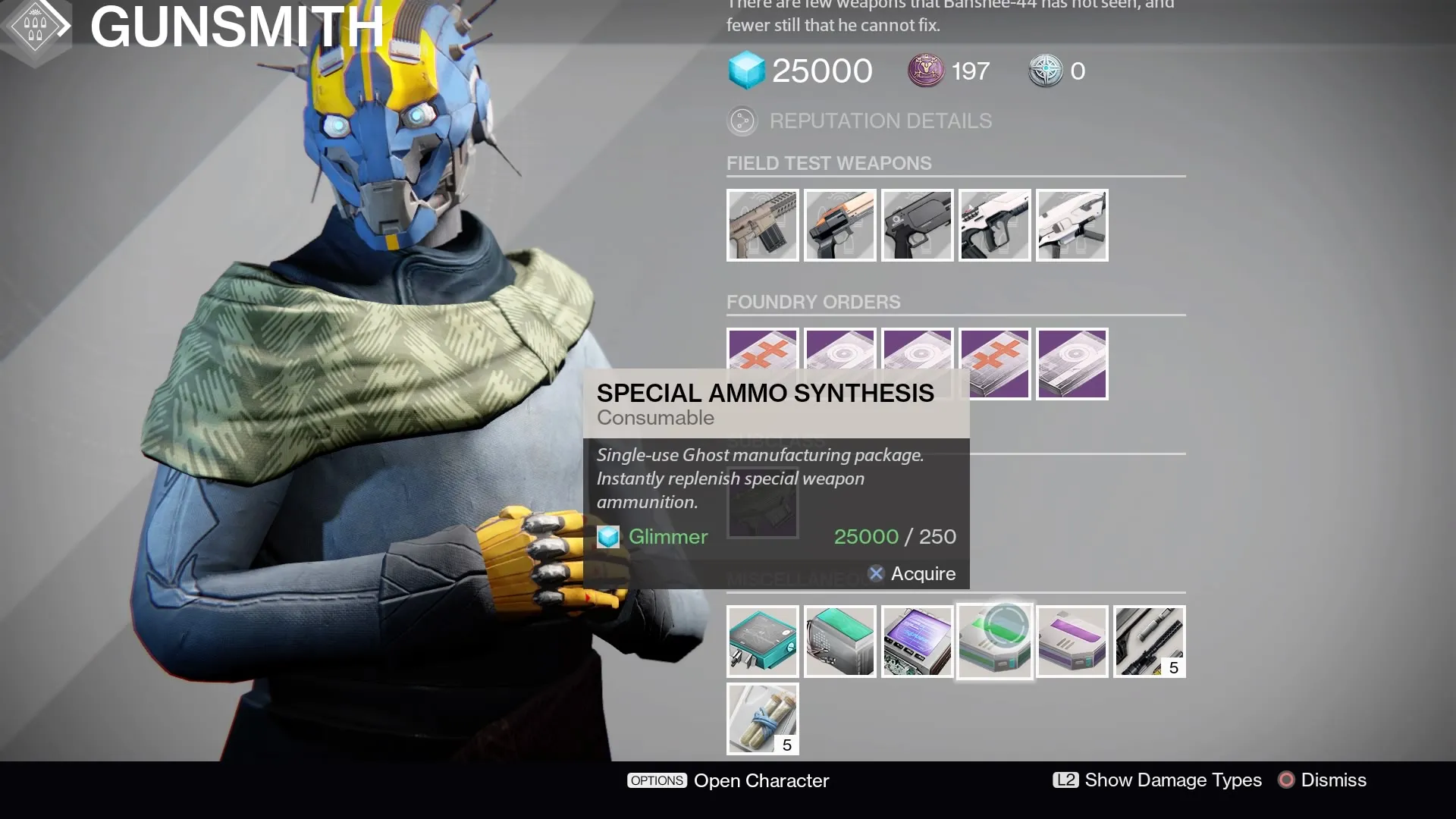The height and width of the screenshot is (819, 1456).
Task: Select the weapon parts stack of 5
Action: coord(1149,642)
